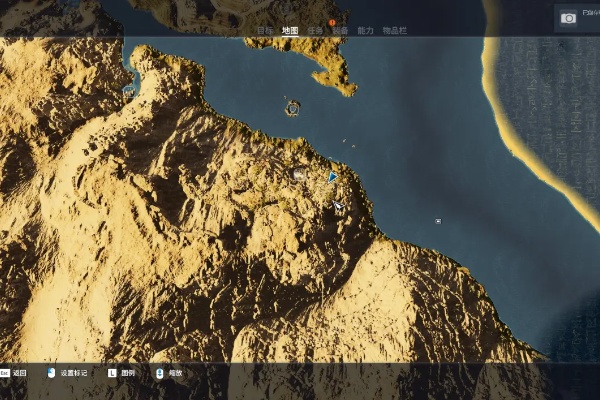Go to the 物品栏 tab

click(395, 31)
